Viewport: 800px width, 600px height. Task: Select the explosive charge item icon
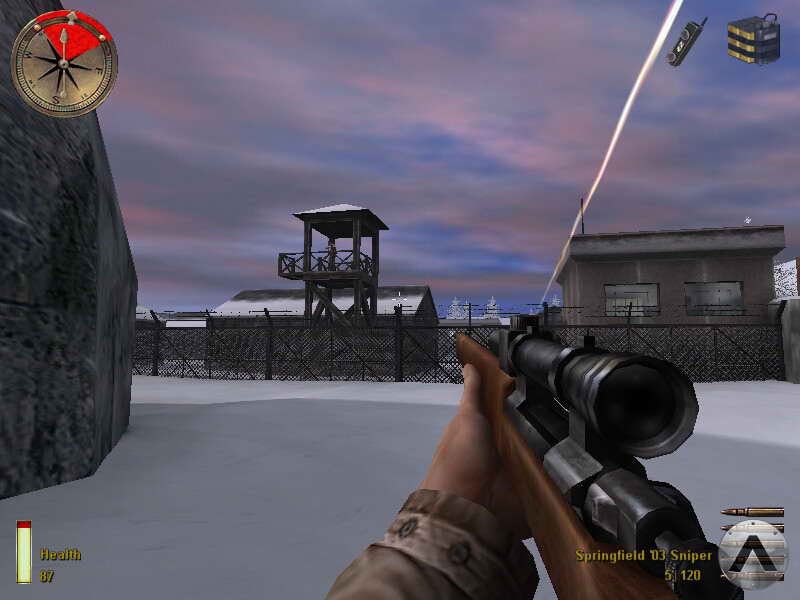click(x=753, y=39)
